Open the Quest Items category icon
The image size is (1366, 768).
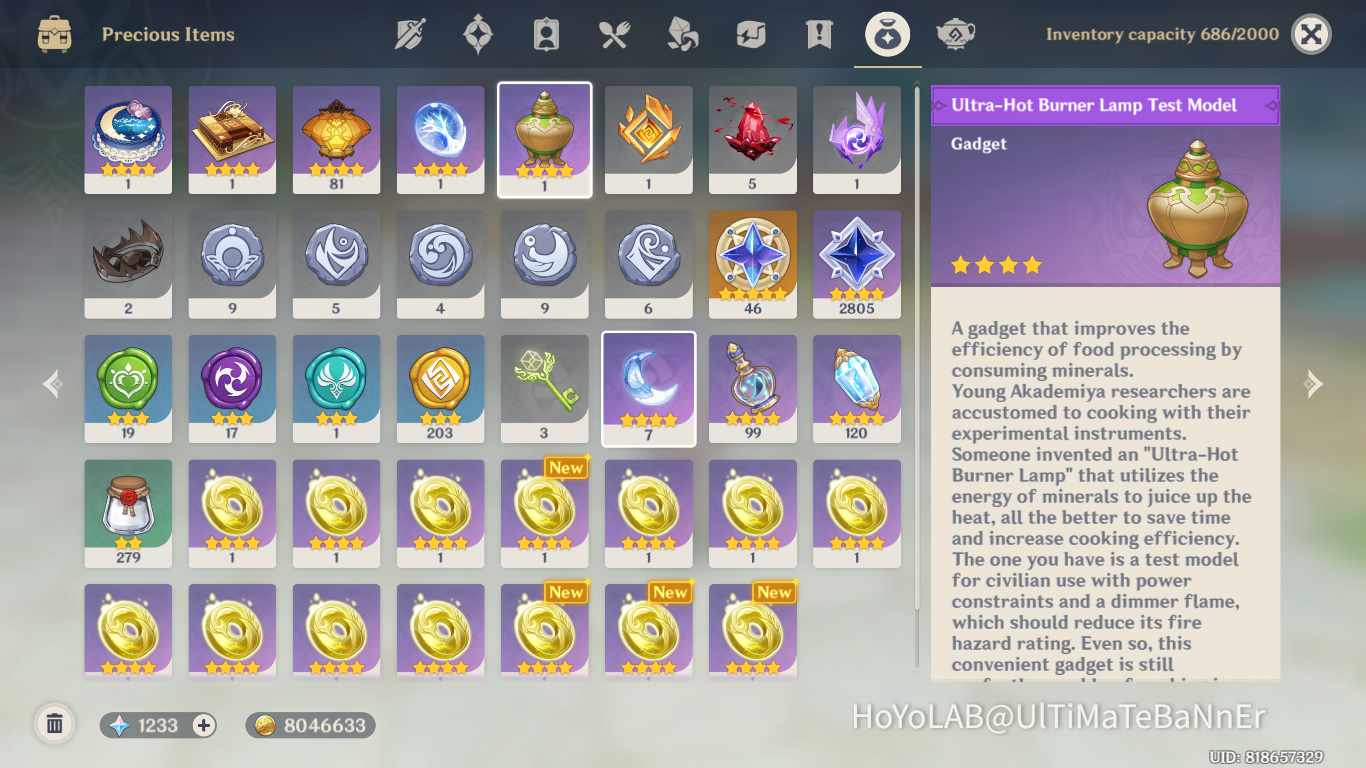tap(817, 33)
